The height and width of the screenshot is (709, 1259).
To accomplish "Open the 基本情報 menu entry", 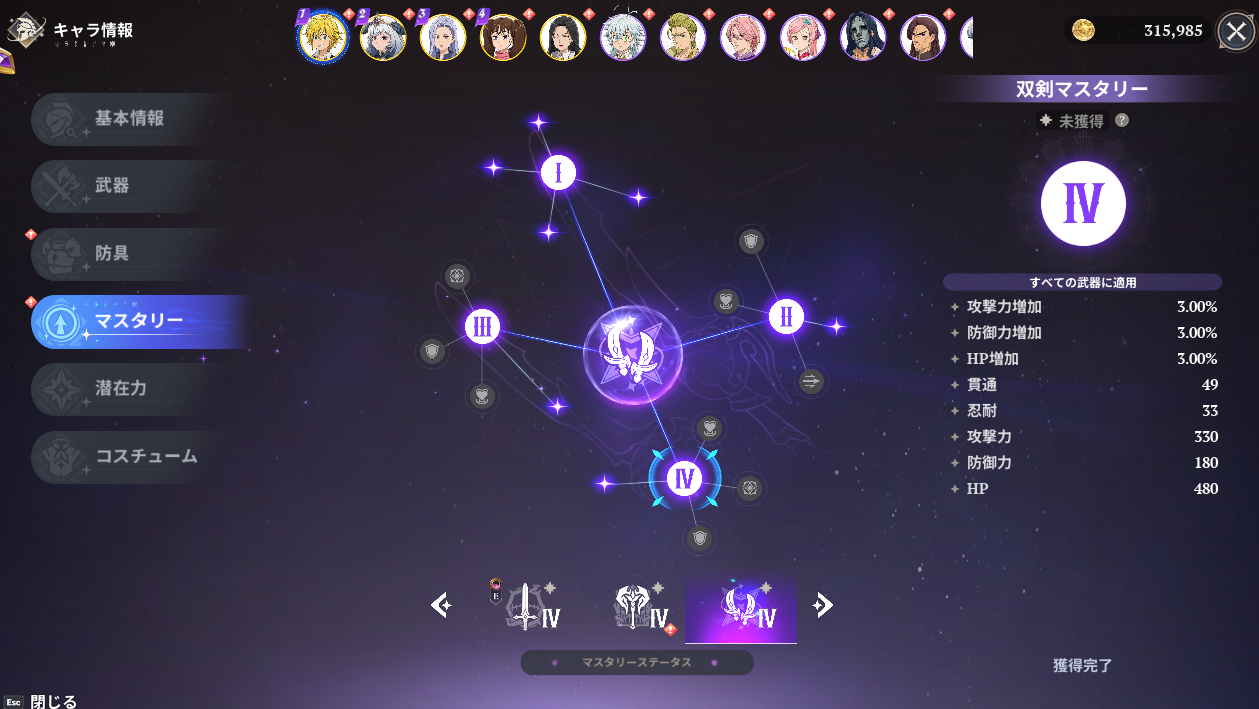I will (x=130, y=119).
